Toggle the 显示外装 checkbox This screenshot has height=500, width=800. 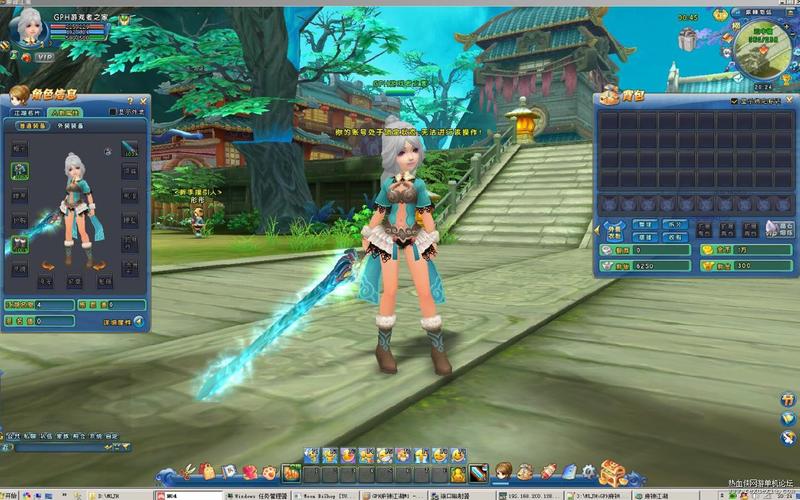(x=113, y=112)
